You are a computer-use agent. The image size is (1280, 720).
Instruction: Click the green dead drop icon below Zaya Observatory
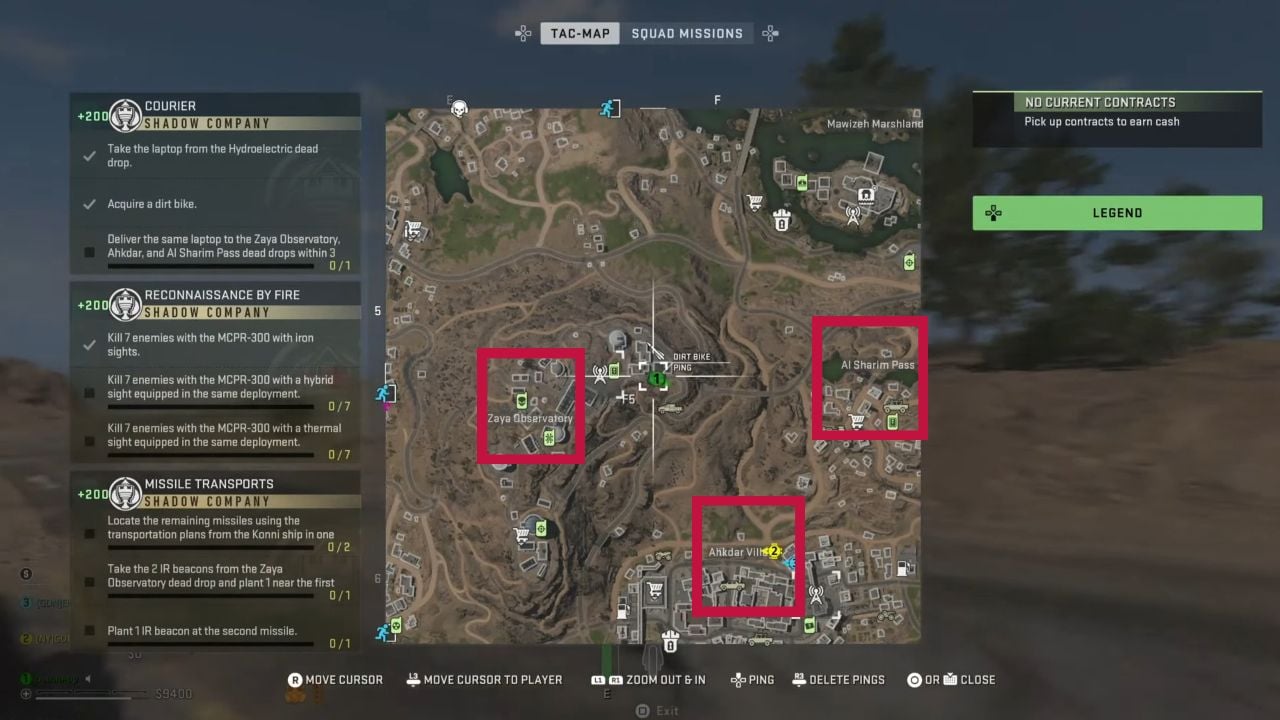point(548,437)
